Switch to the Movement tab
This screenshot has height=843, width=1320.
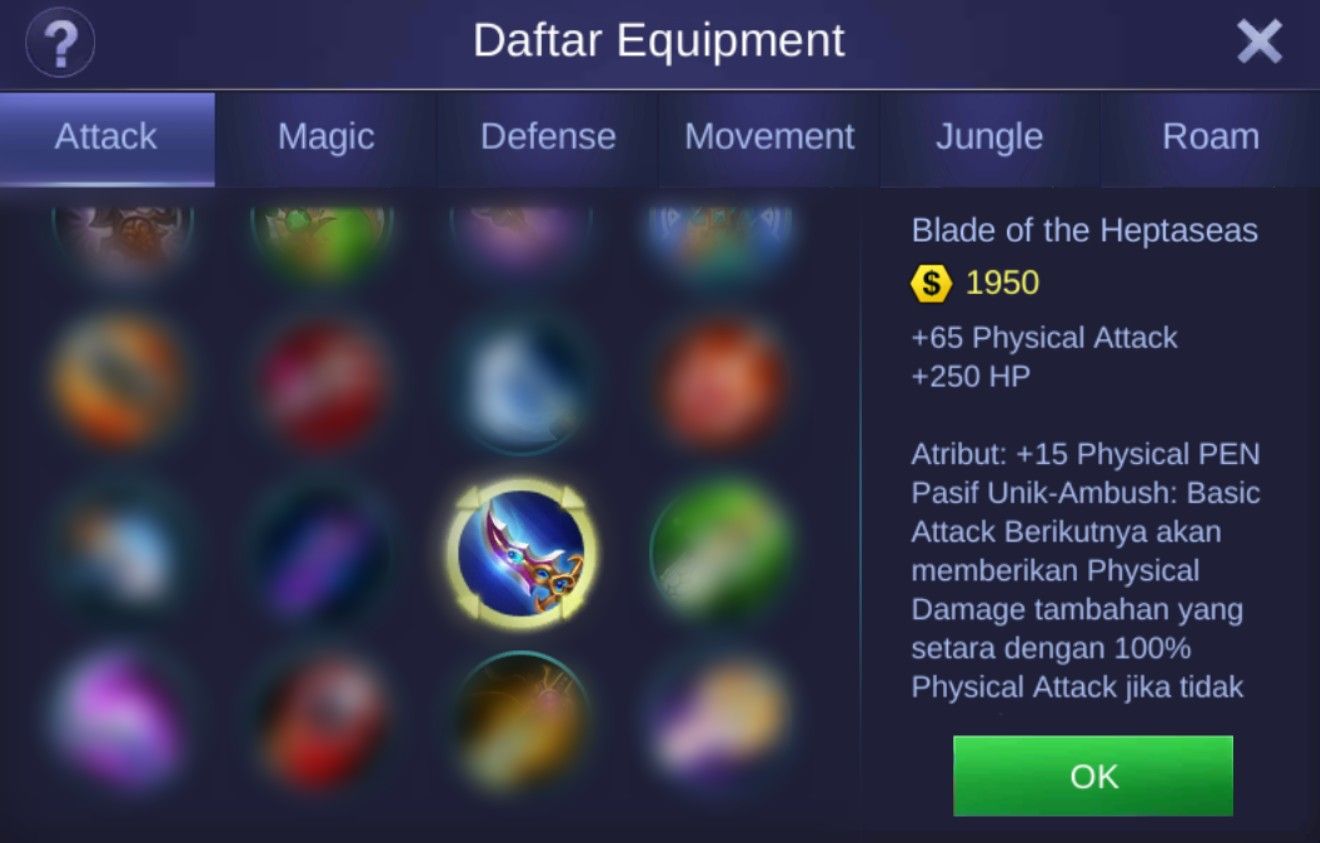pyautogui.click(x=769, y=137)
